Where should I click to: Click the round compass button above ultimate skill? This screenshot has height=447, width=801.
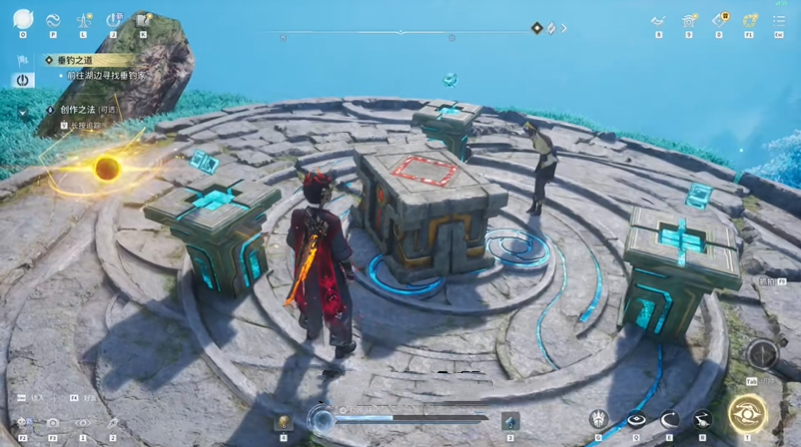[763, 354]
